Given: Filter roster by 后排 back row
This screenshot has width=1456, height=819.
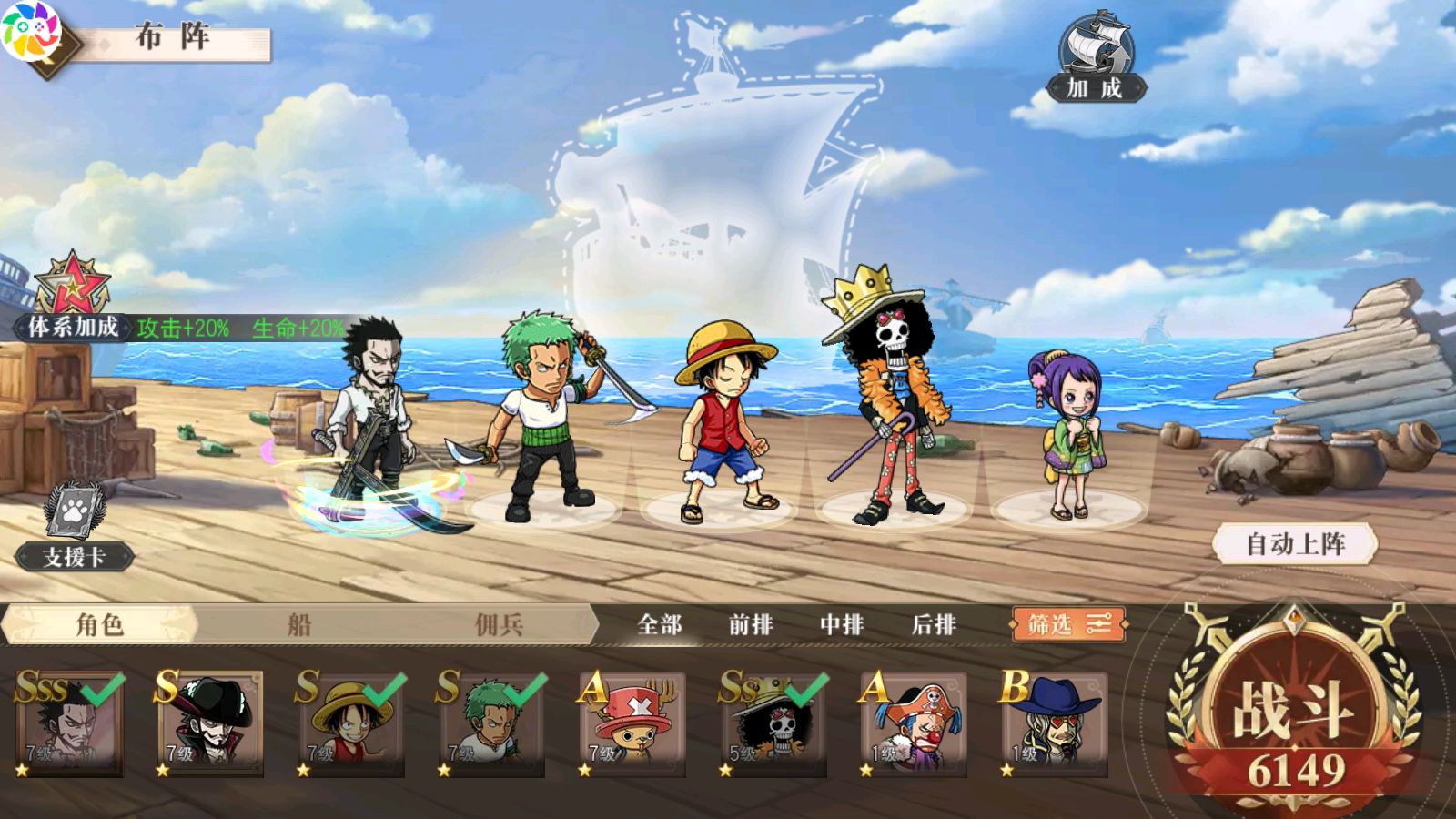Looking at the screenshot, I should tap(934, 624).
